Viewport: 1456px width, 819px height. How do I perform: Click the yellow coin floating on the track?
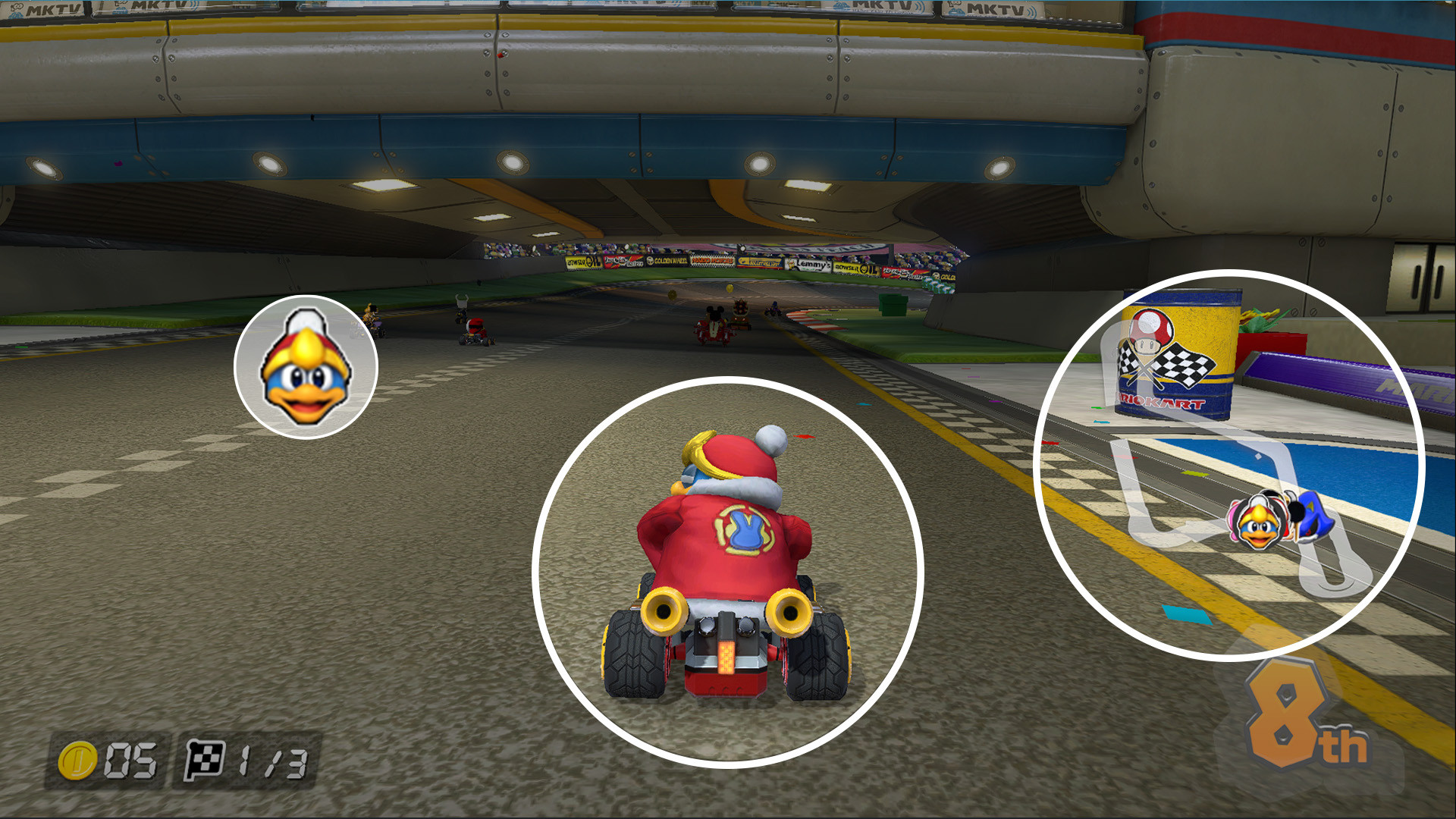click(x=729, y=287)
